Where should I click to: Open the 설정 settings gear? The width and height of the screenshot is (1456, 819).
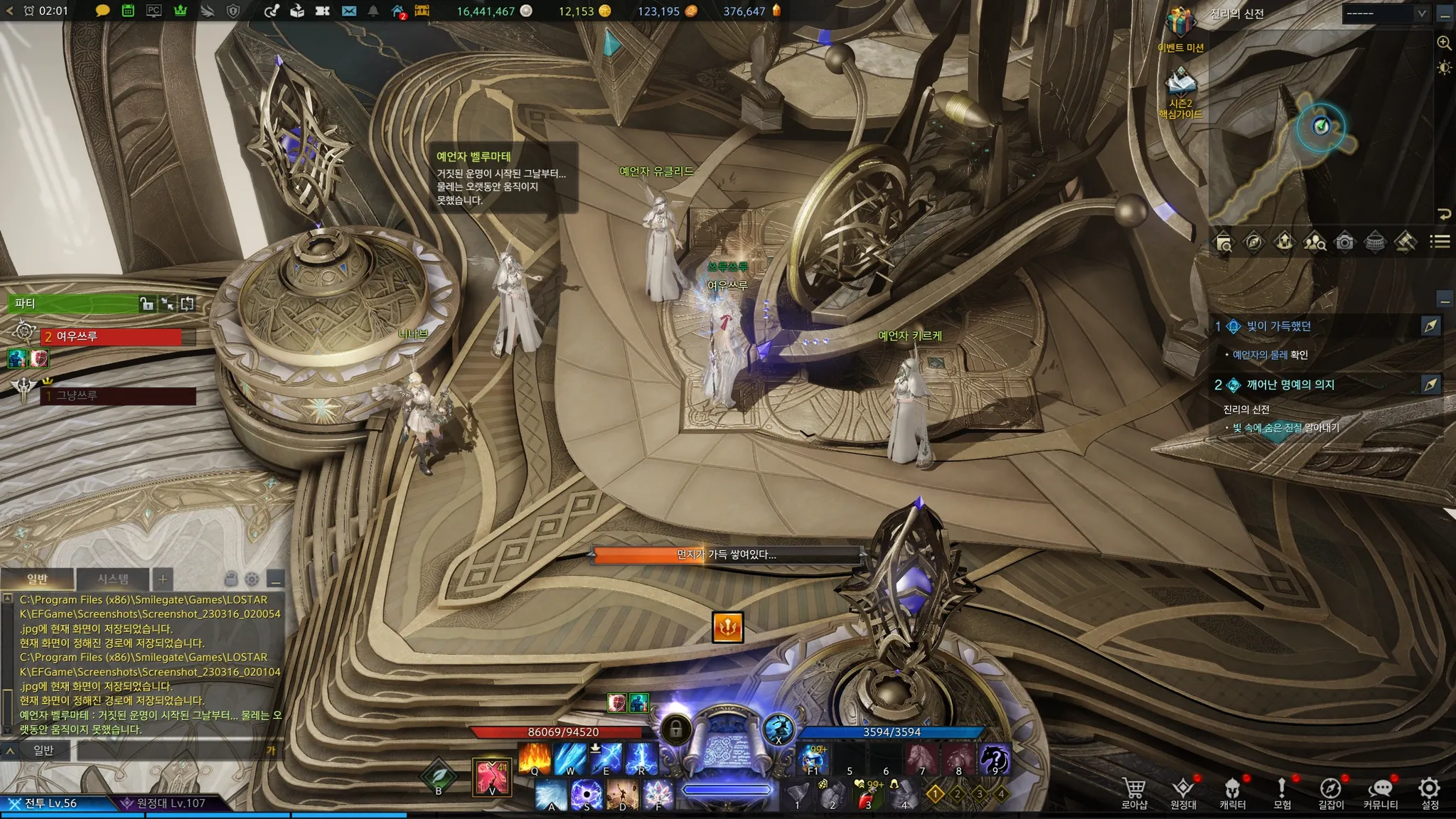(x=1429, y=791)
